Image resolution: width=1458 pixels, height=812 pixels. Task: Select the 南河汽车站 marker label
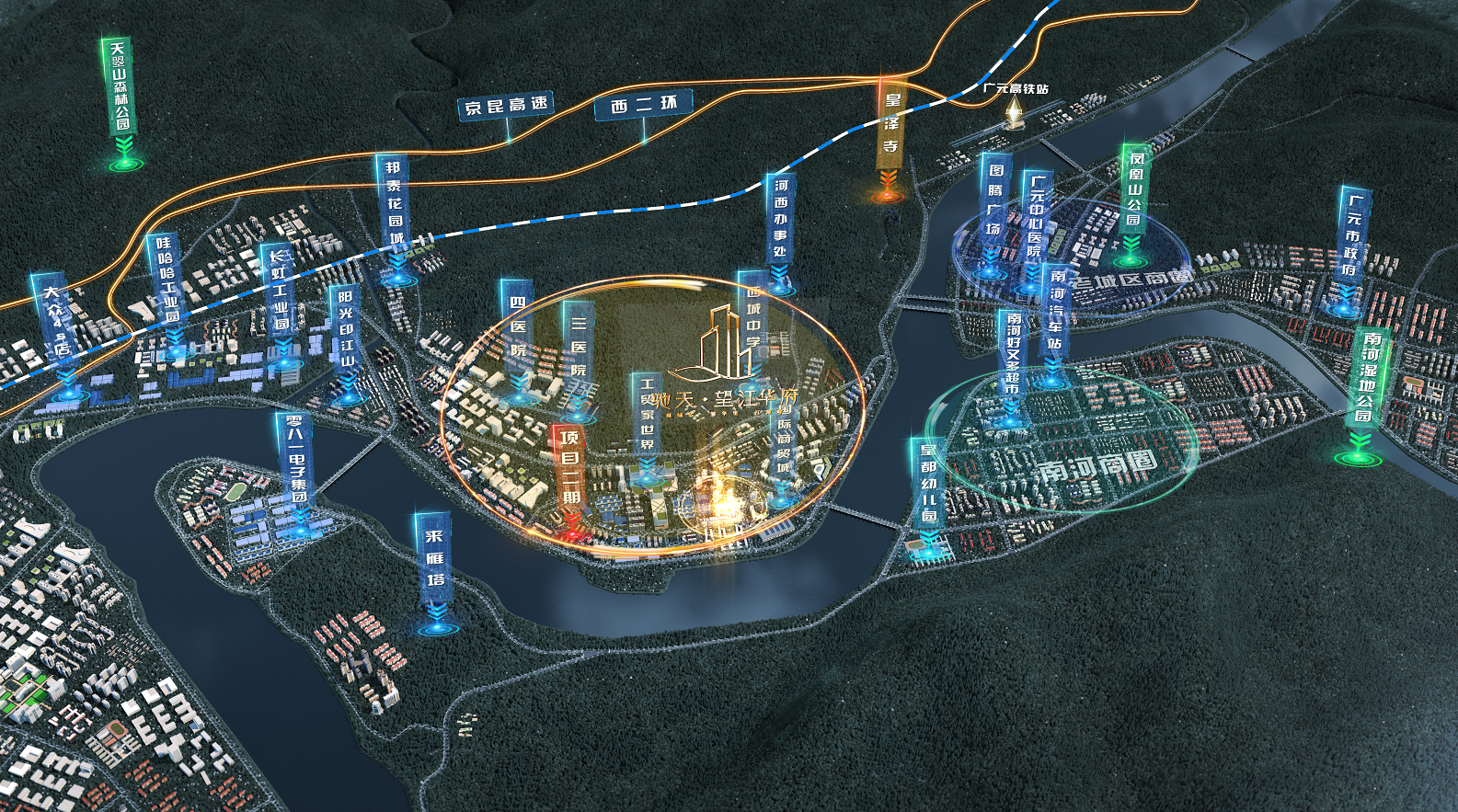(1055, 310)
